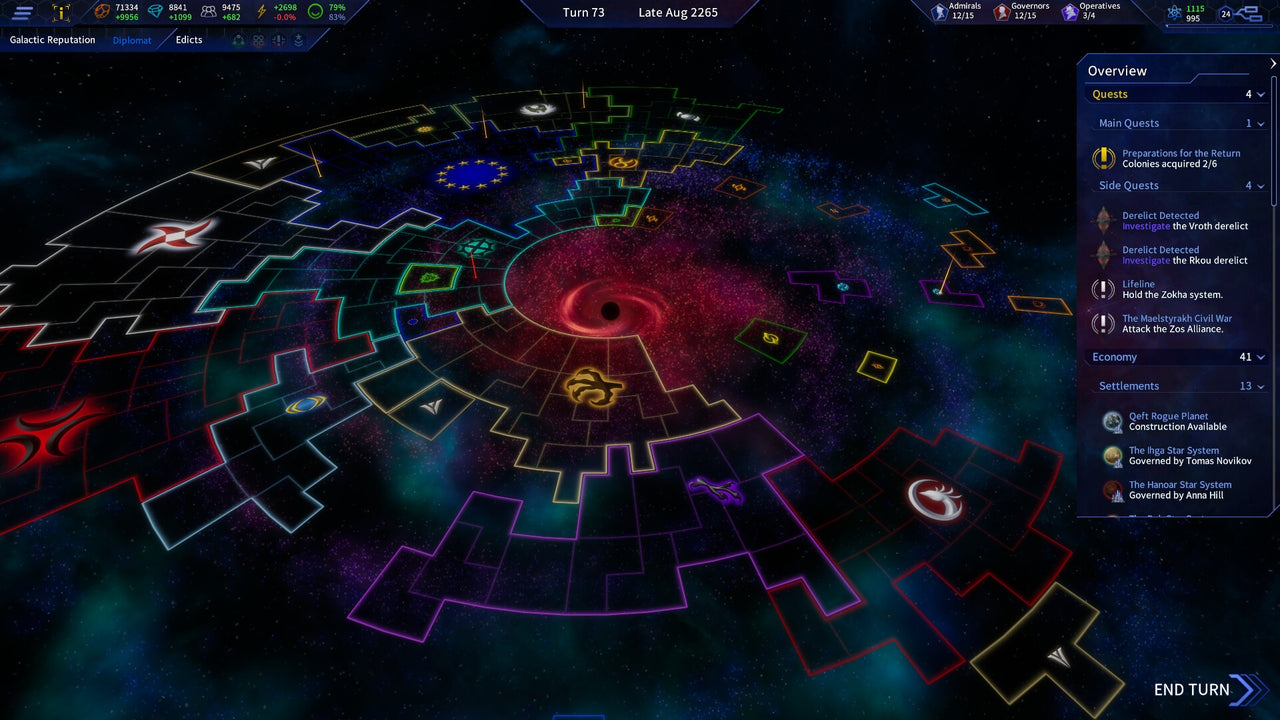Select the blue gem resource icon

click(x=154, y=11)
